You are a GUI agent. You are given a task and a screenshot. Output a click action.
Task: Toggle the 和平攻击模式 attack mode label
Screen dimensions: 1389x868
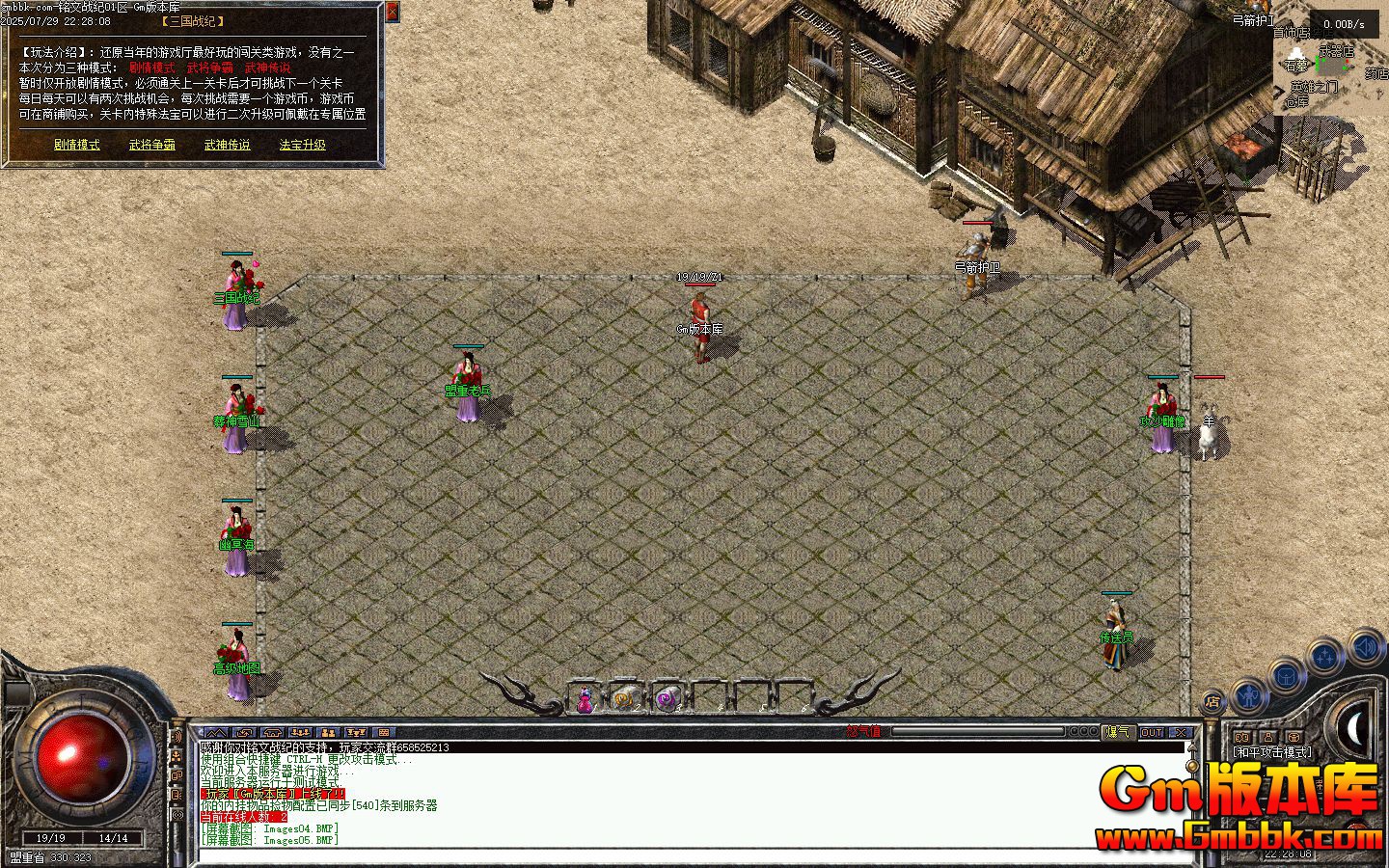pyautogui.click(x=1271, y=752)
